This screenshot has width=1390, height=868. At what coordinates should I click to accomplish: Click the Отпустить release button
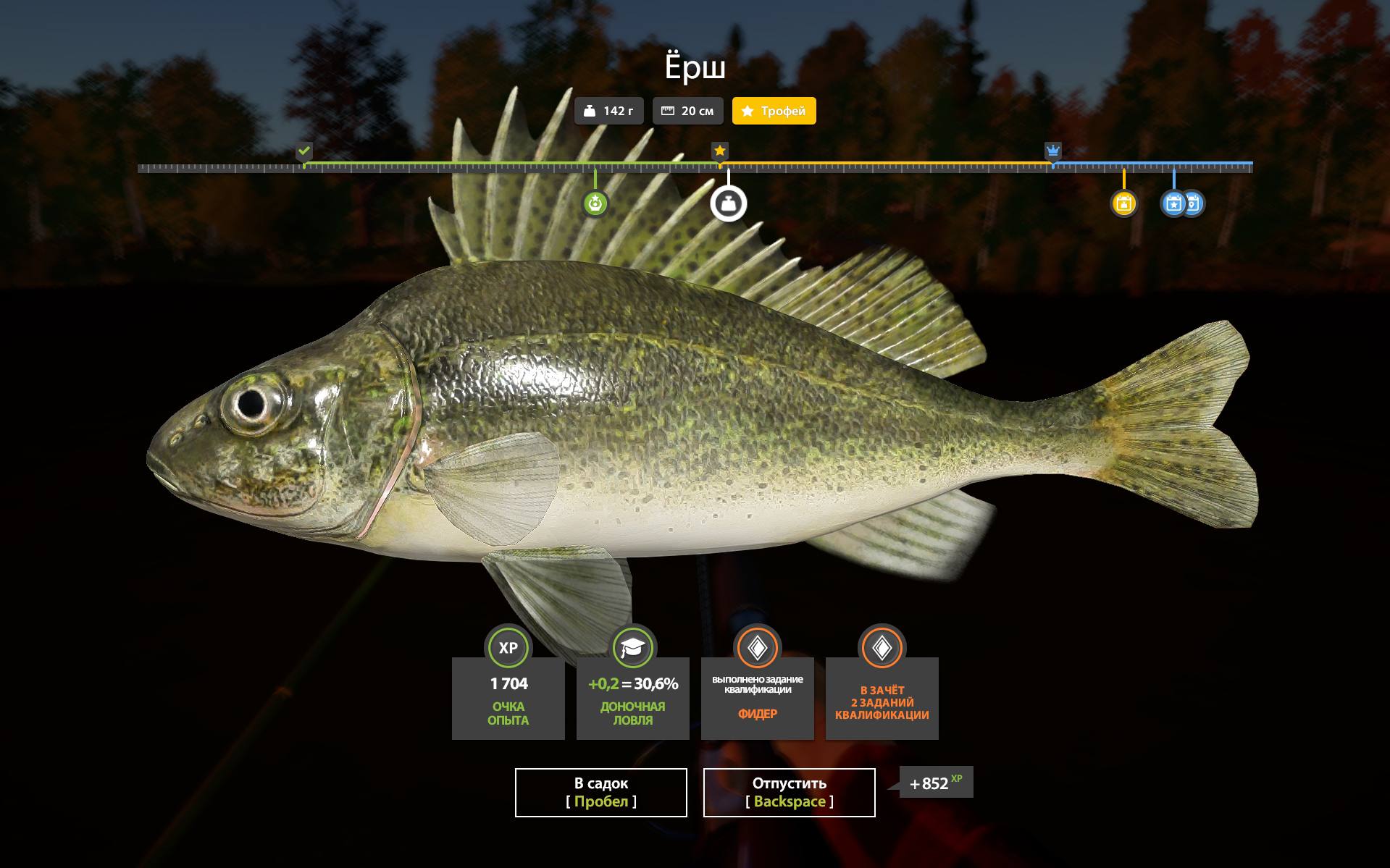click(x=790, y=792)
